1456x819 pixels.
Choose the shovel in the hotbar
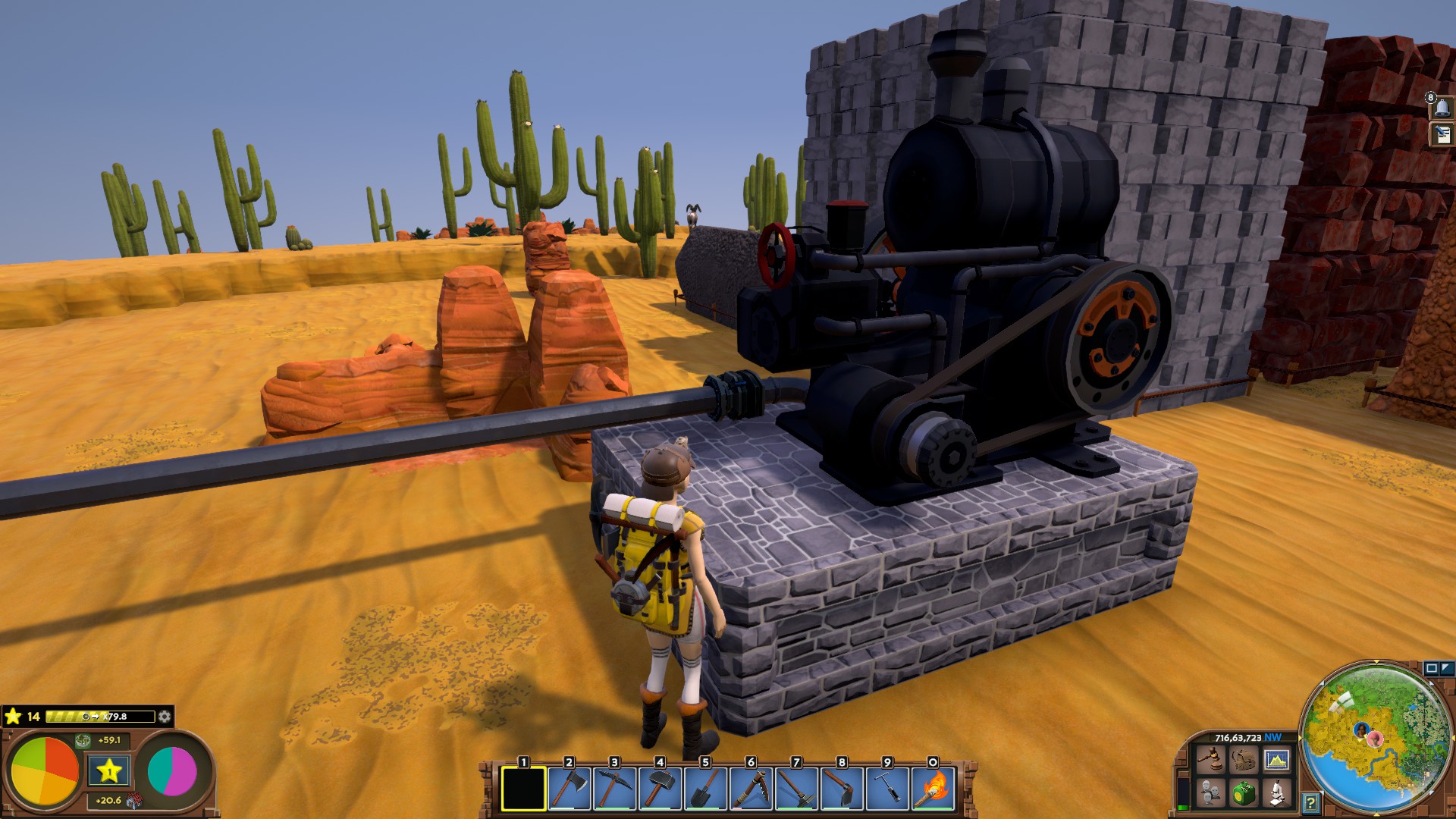coord(705,789)
